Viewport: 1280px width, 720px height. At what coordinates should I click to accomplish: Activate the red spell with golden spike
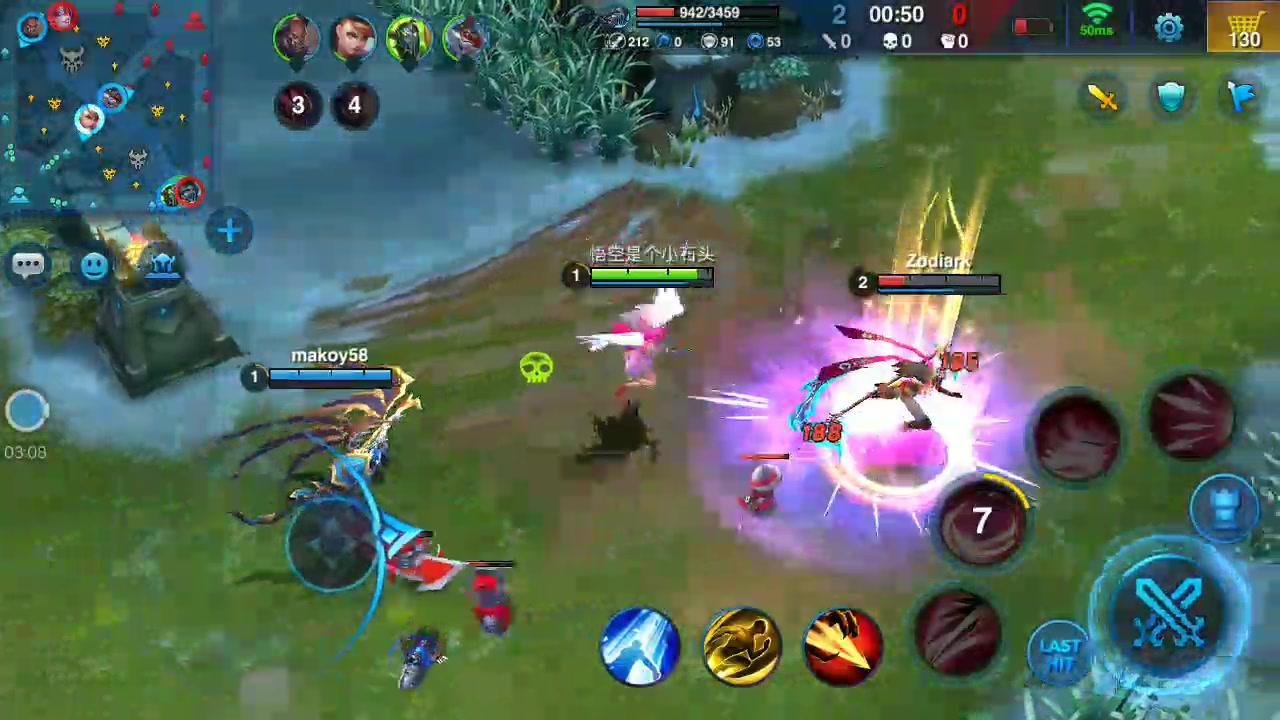[x=843, y=643]
